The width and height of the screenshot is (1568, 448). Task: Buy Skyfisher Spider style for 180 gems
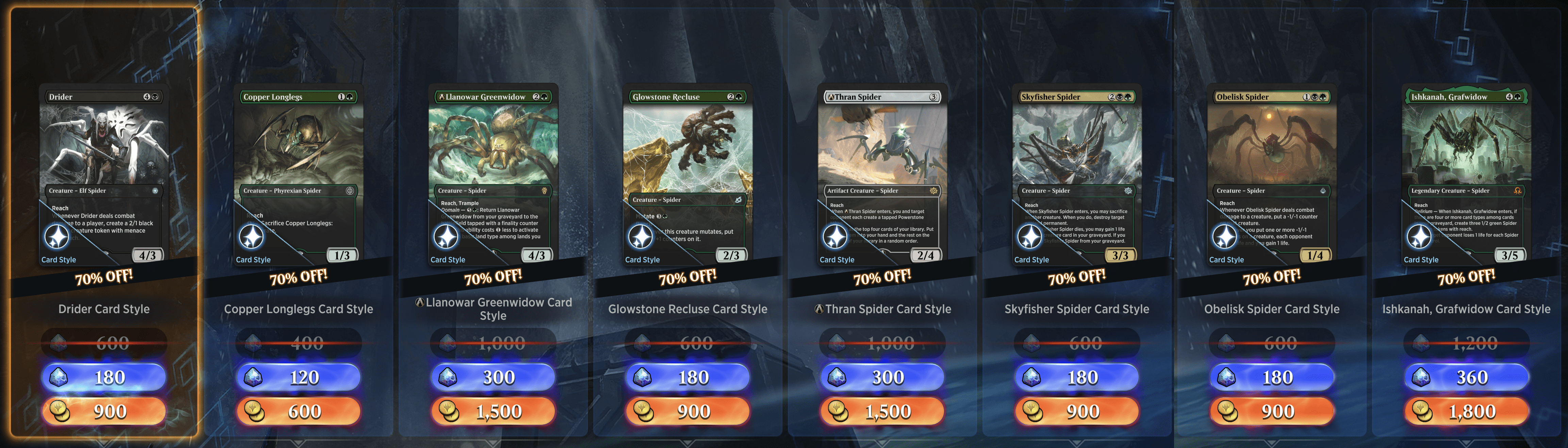pyautogui.click(x=1077, y=378)
